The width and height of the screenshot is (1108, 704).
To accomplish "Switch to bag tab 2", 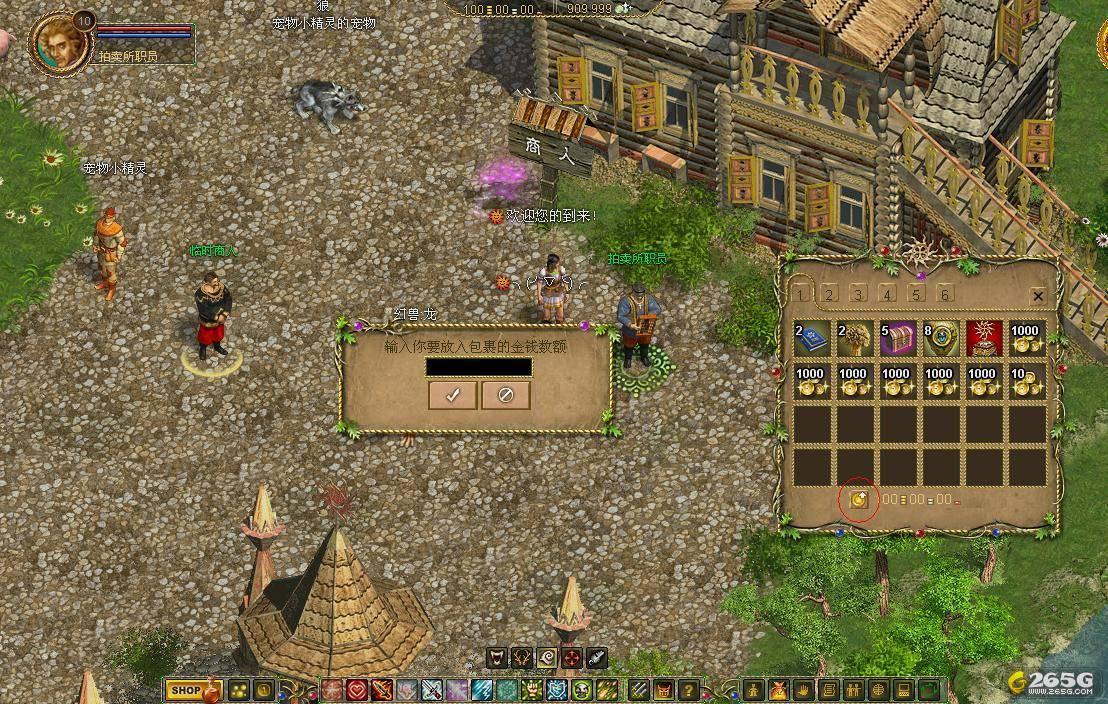I will coord(830,294).
